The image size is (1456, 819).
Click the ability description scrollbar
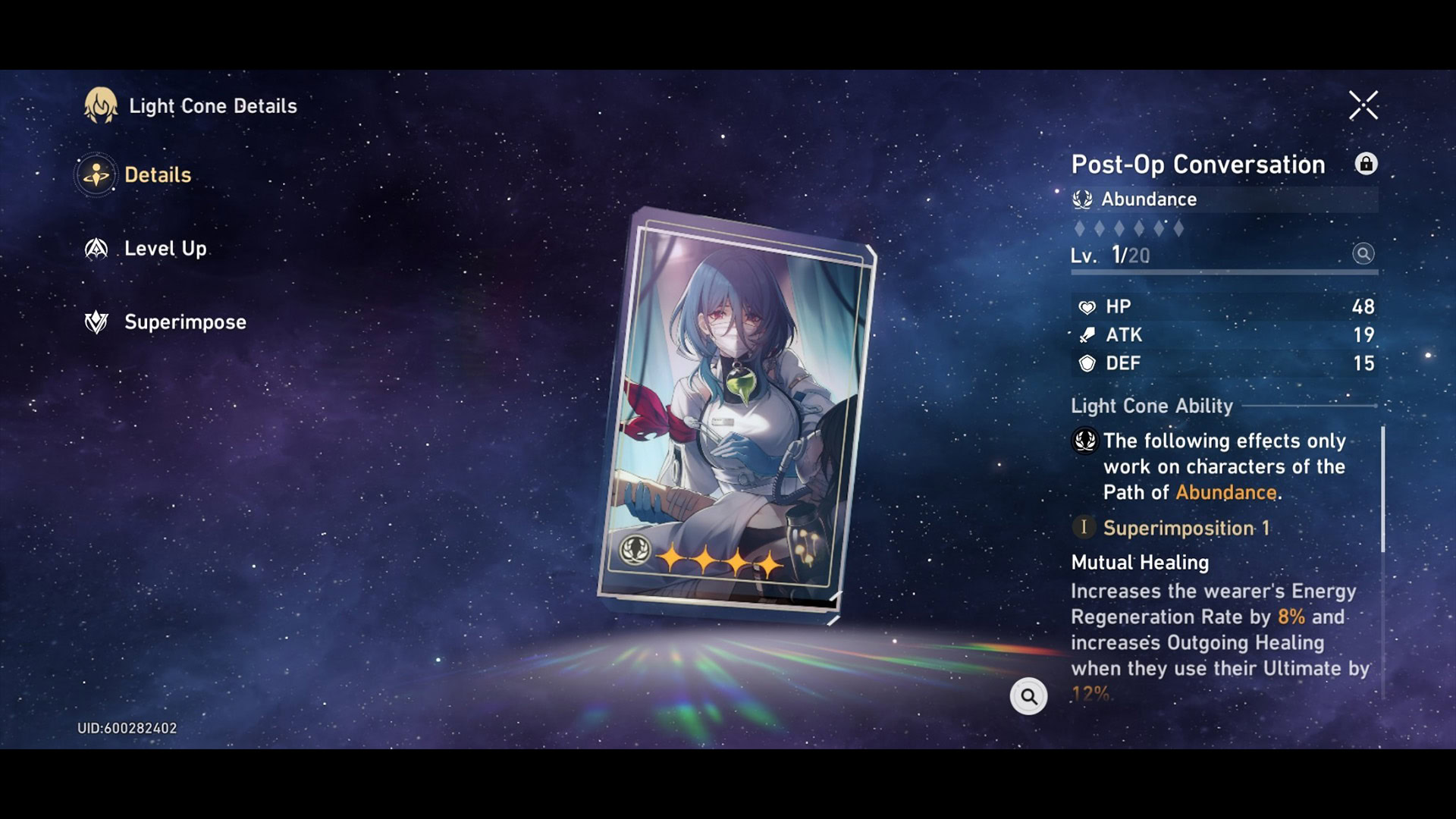coord(1382,489)
